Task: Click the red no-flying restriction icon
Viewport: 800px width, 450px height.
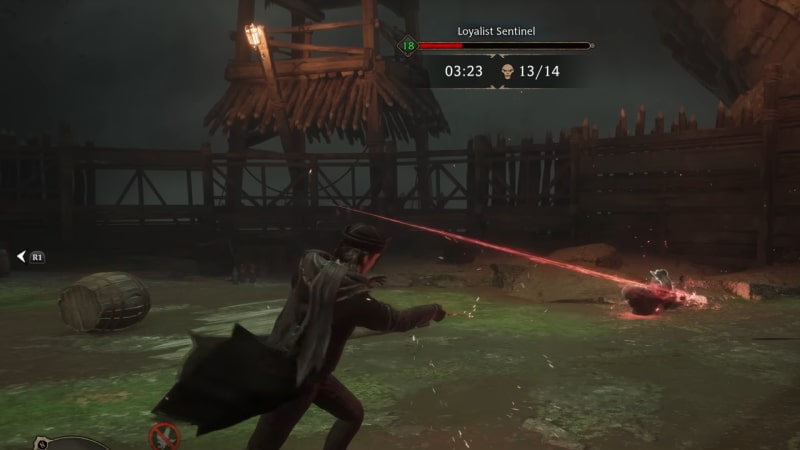Action: coord(164,435)
